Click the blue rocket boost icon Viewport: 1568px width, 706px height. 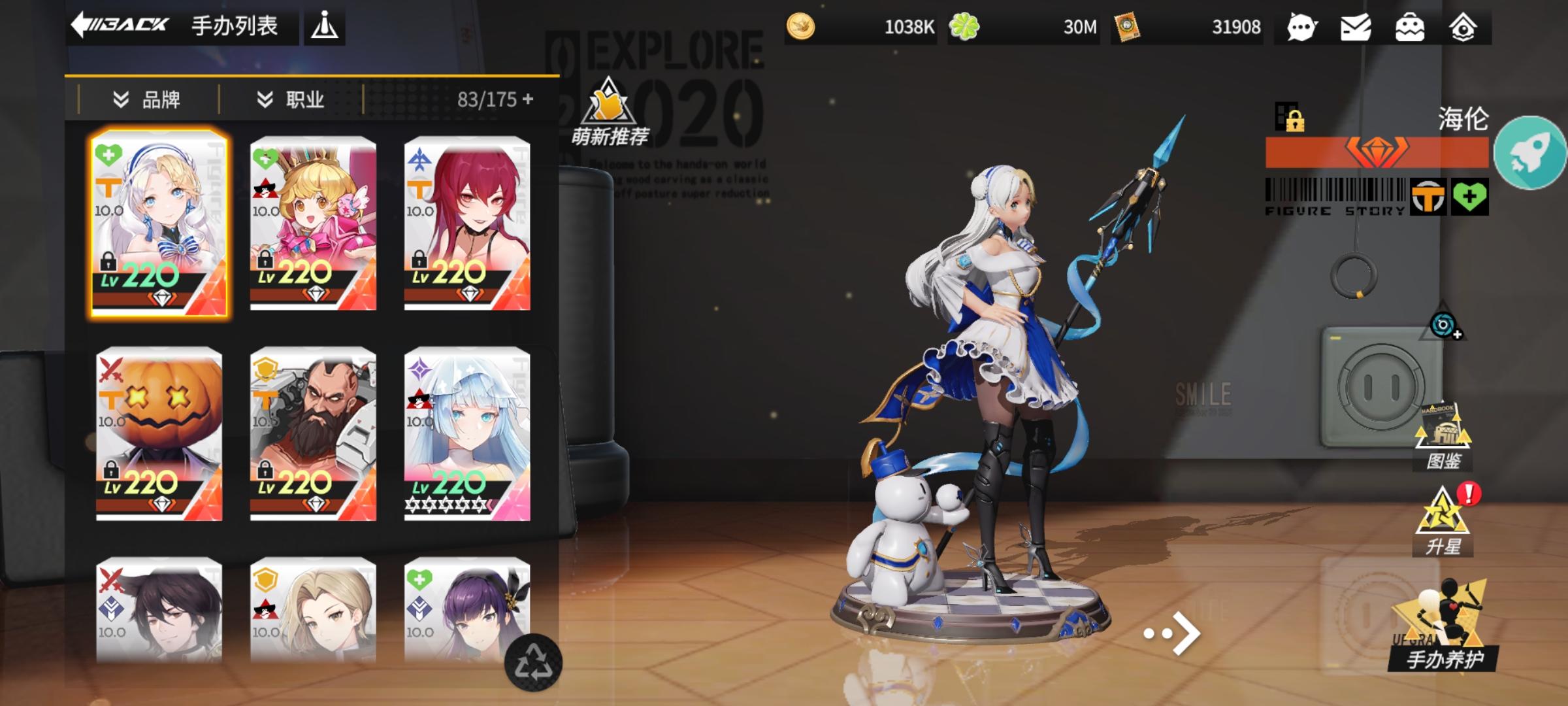click(1529, 152)
